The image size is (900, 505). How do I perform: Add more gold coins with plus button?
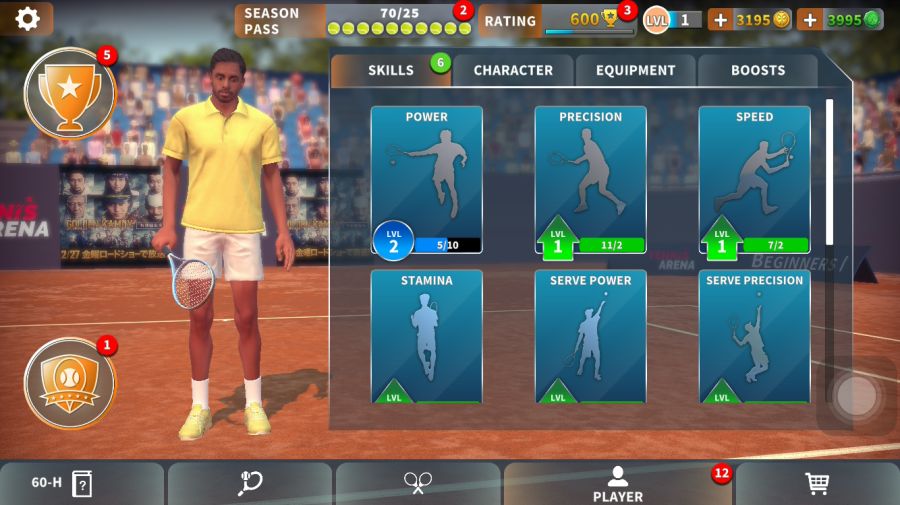[x=720, y=19]
